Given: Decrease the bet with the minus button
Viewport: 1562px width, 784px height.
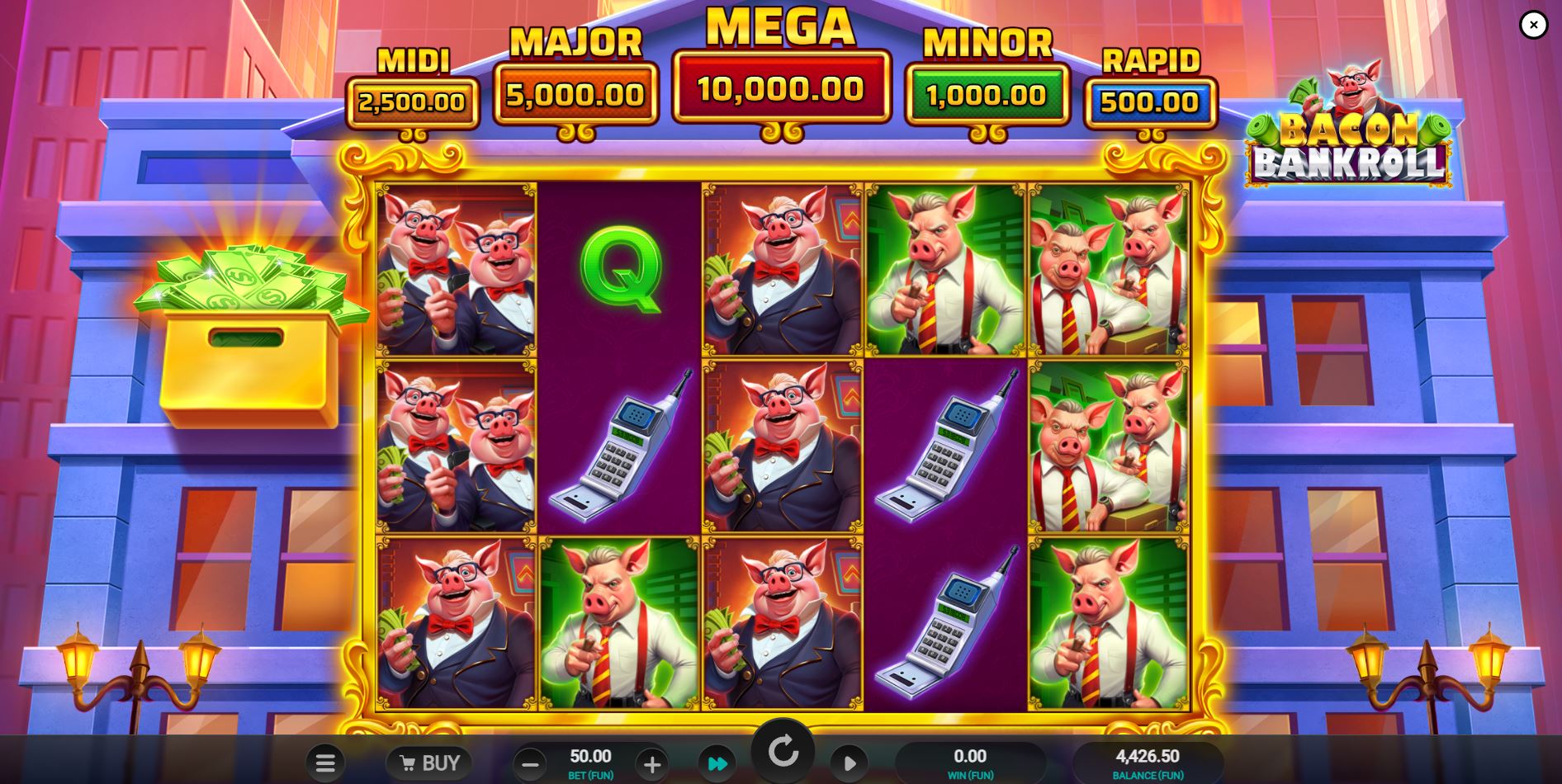Looking at the screenshot, I should click(529, 762).
